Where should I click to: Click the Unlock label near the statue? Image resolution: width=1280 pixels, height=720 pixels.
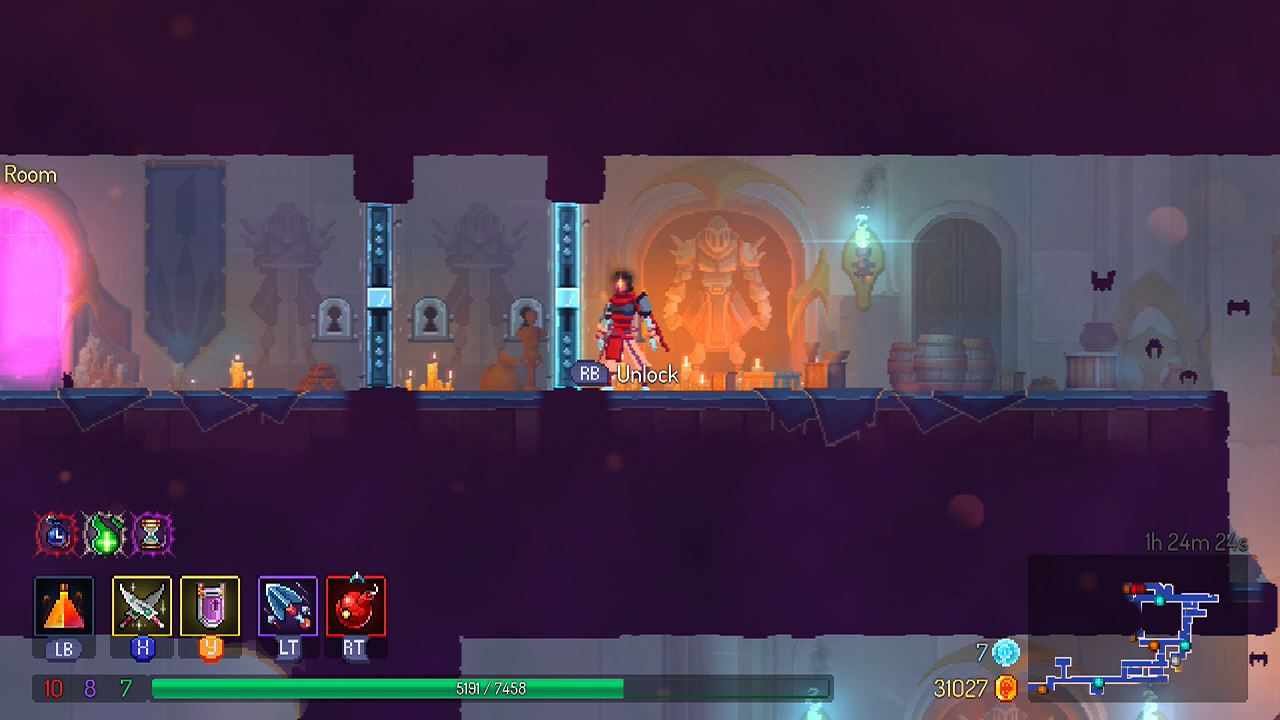click(x=647, y=375)
